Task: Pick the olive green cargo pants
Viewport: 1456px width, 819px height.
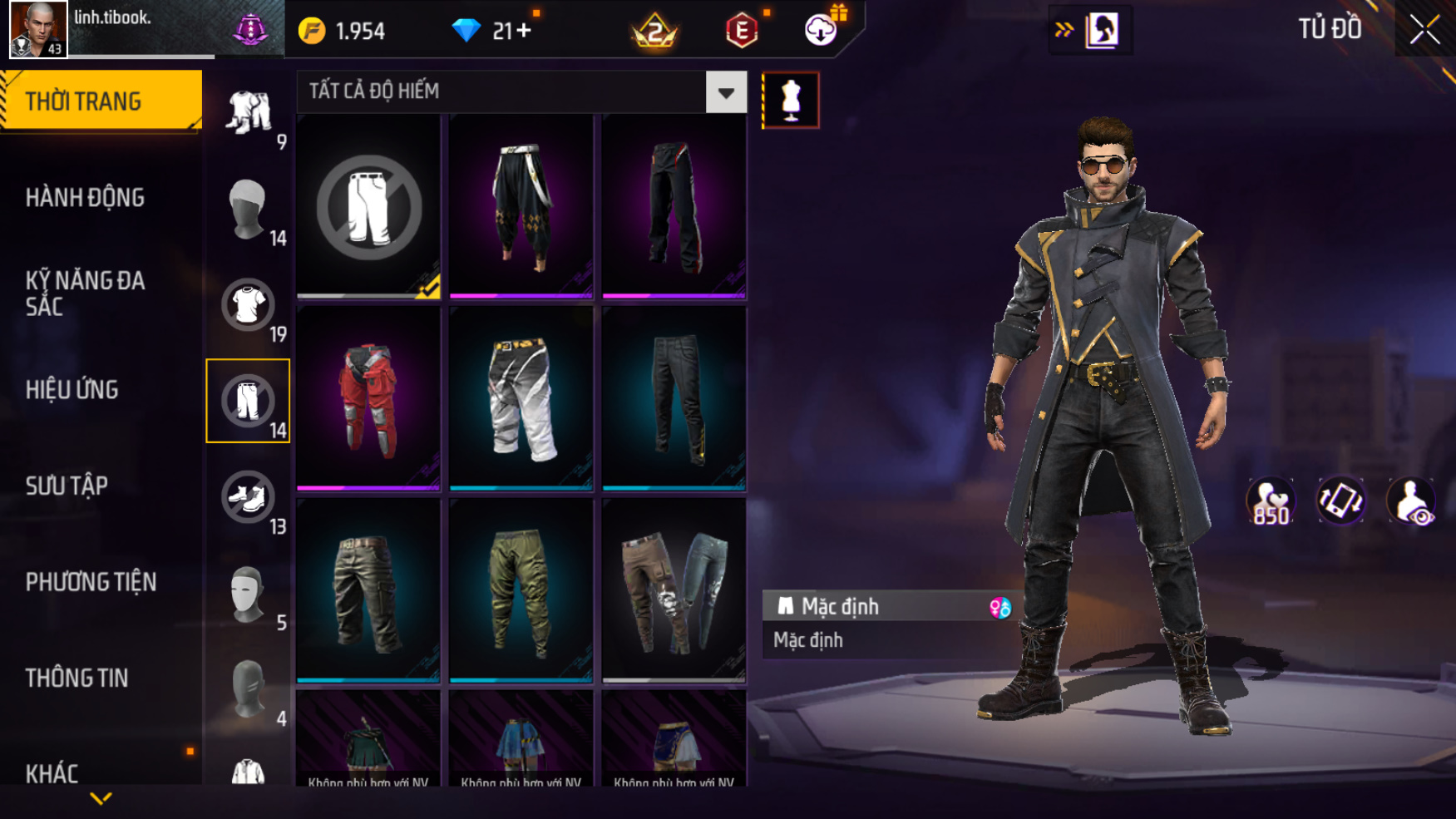Action: click(521, 590)
